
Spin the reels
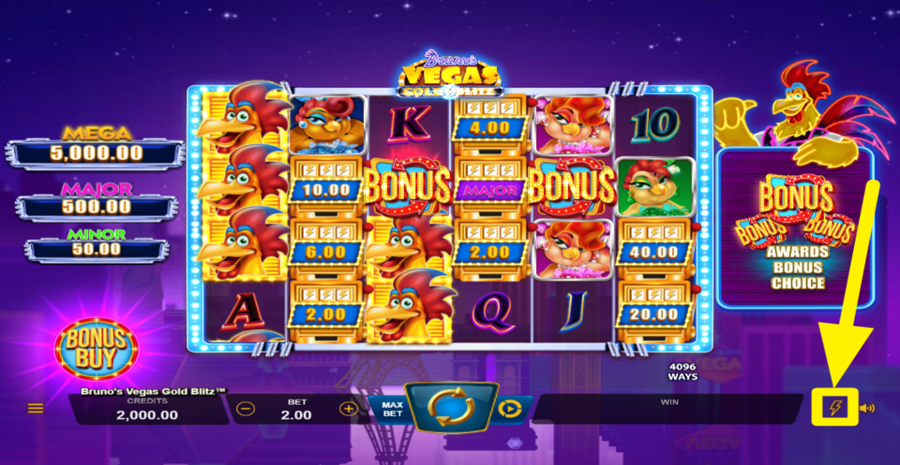pyautogui.click(x=449, y=407)
